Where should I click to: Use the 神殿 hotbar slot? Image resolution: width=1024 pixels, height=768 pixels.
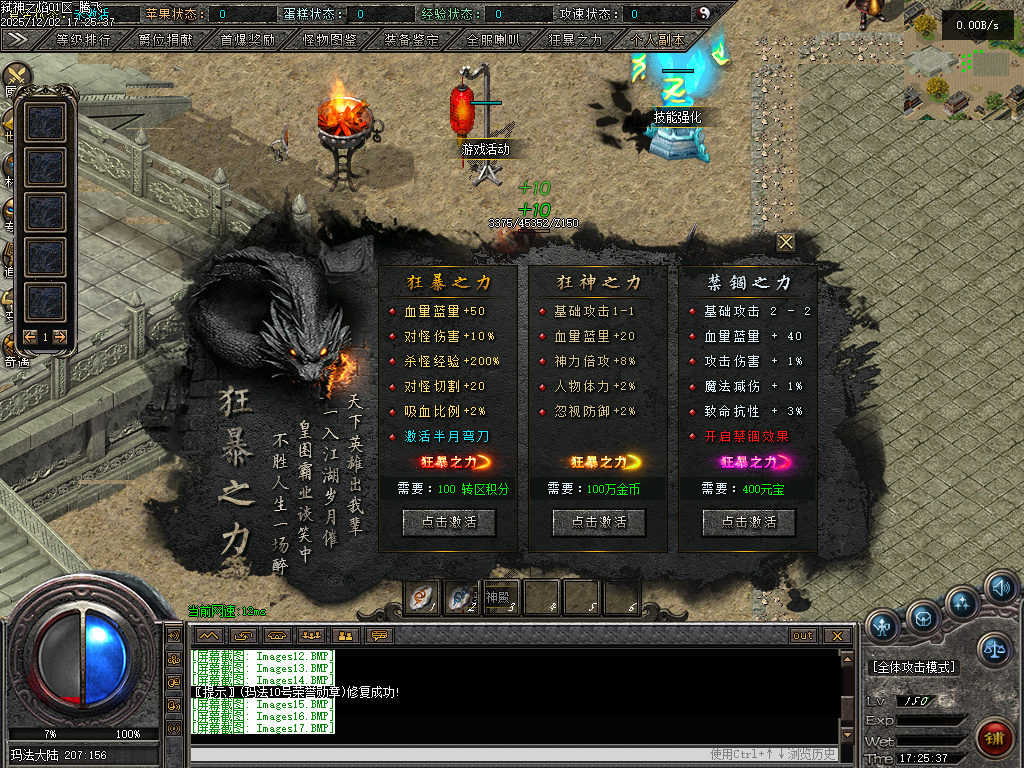pos(502,597)
